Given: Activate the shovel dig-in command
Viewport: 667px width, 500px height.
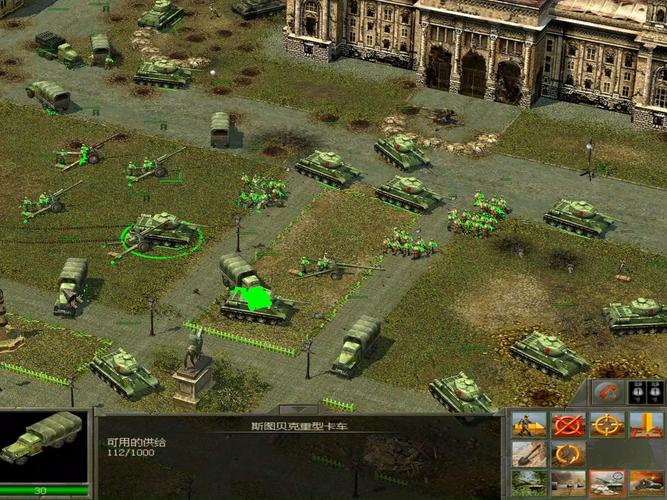Looking at the screenshot, I should tap(529, 454).
